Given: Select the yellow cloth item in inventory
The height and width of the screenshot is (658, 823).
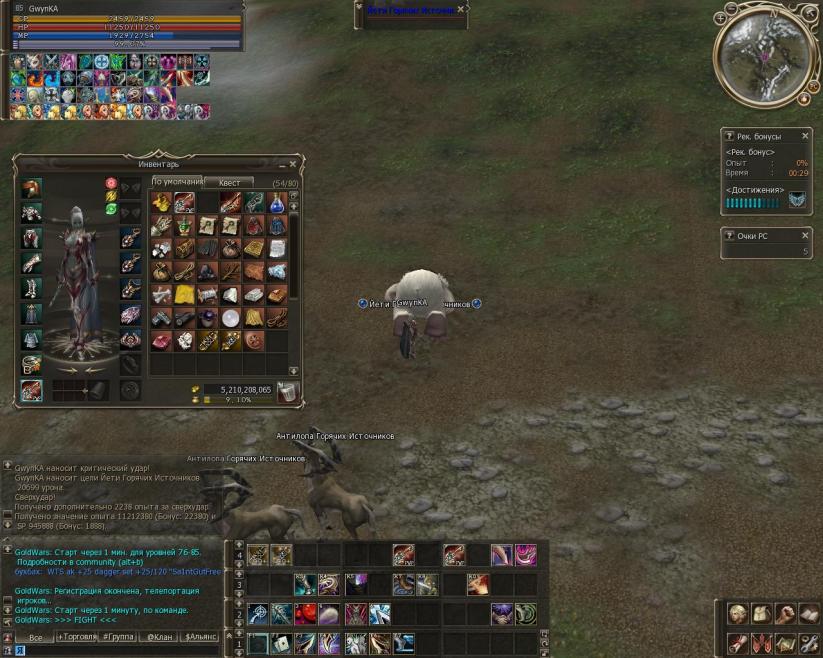Looking at the screenshot, I should coord(184,295).
